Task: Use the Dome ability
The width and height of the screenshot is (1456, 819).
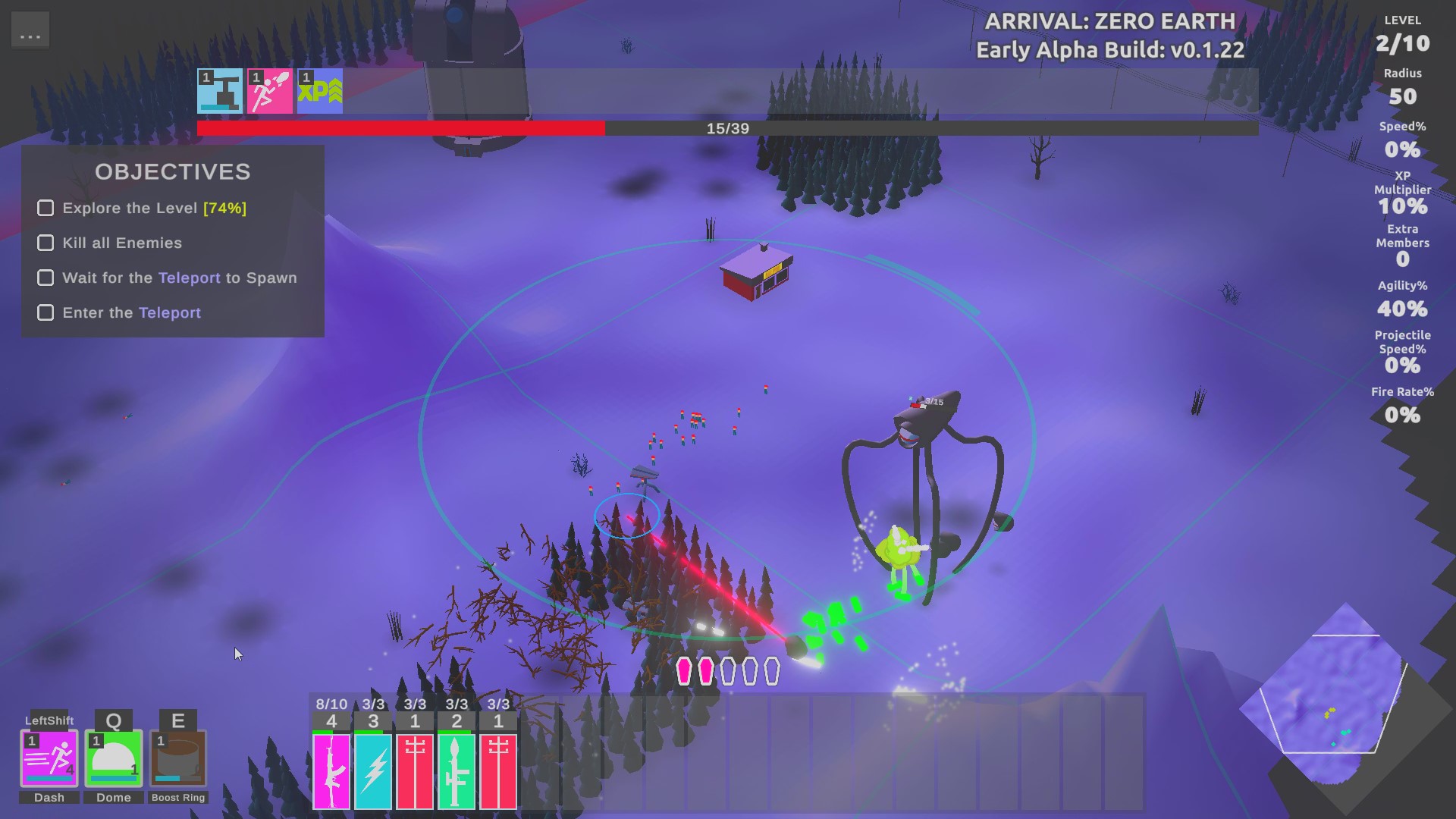Action: point(114,758)
